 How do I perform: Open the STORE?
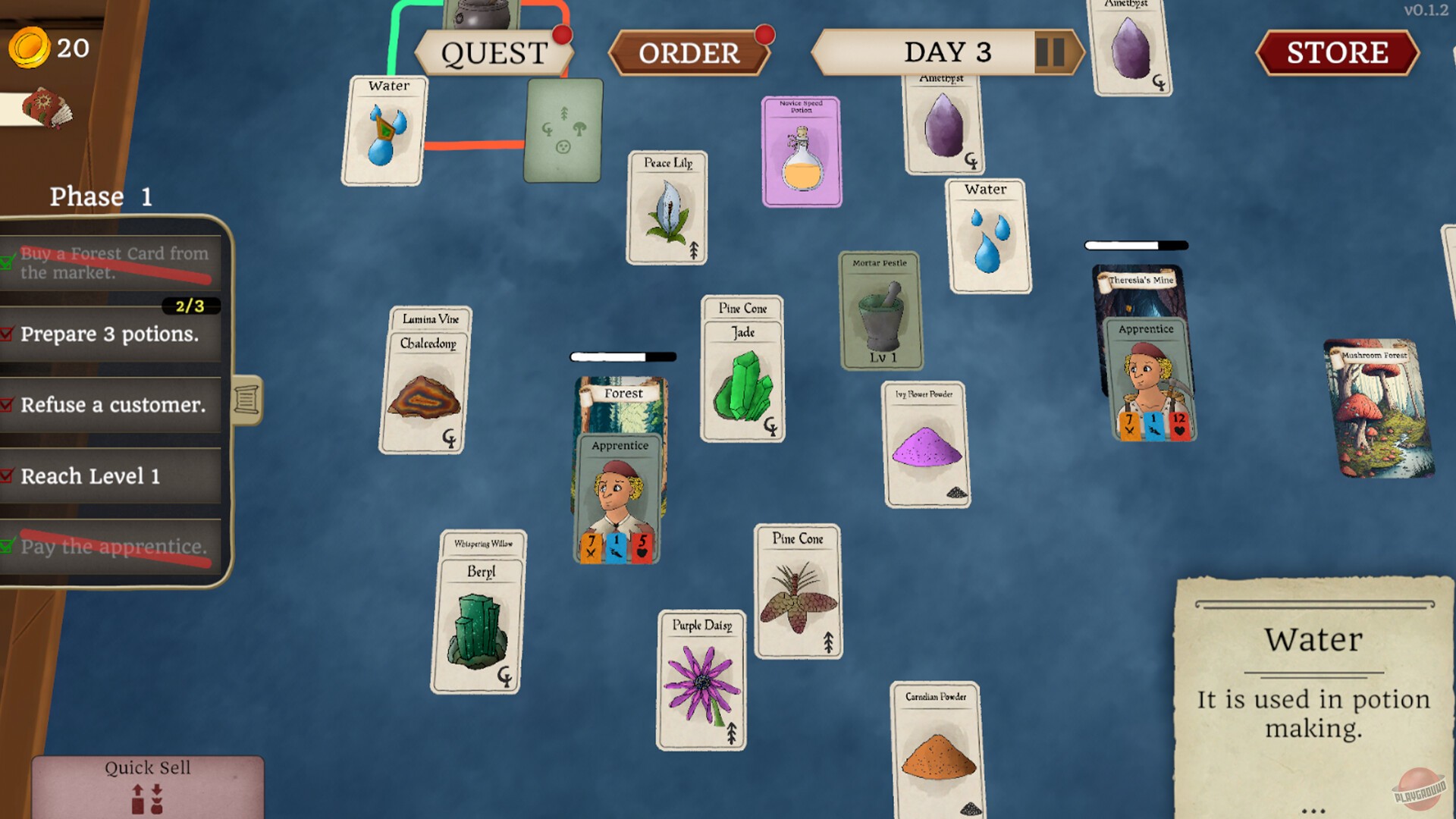(x=1337, y=53)
